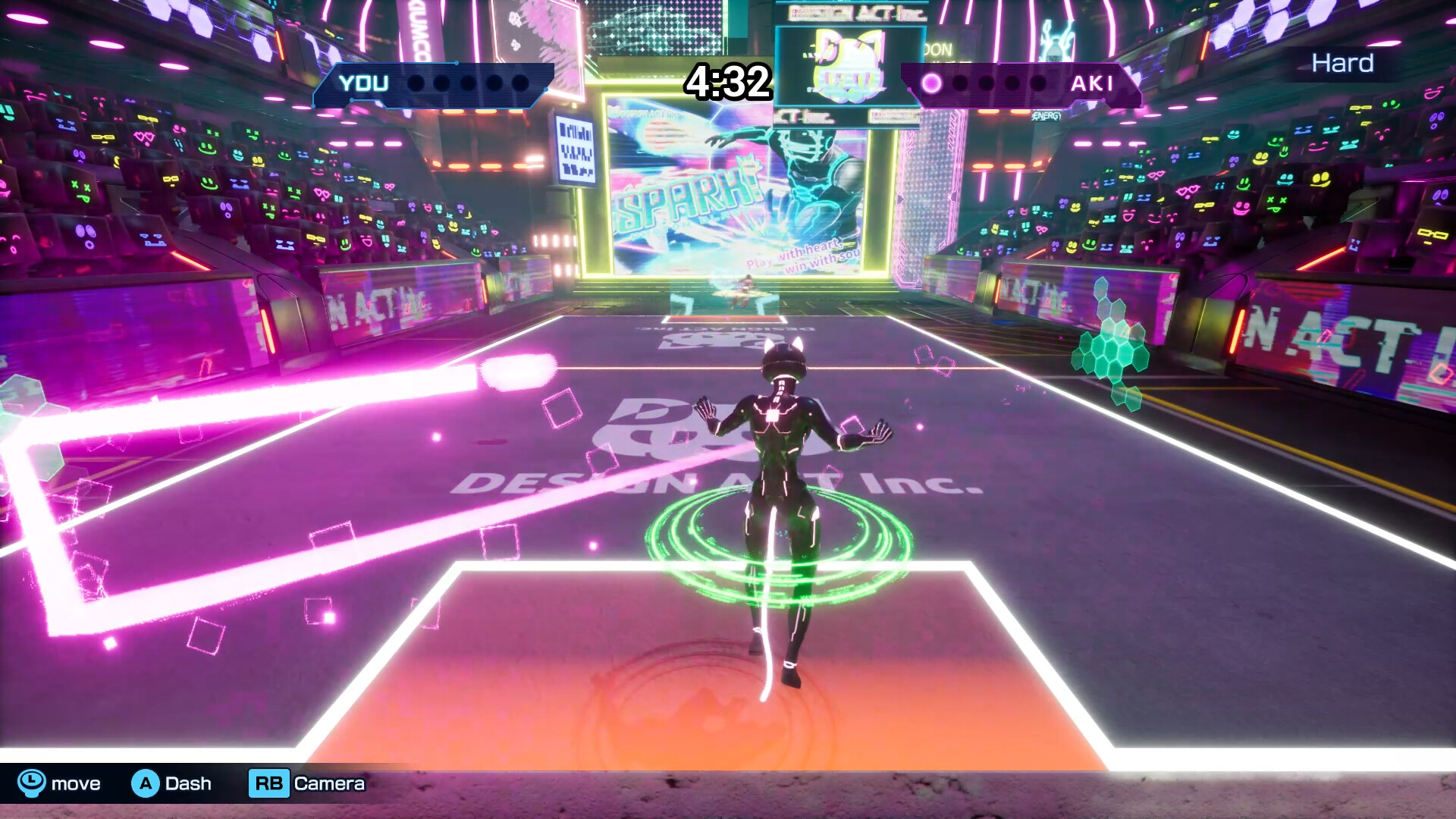Click the magenta circle icon beside AKI's pips
1456x819 pixels.
click(x=931, y=83)
